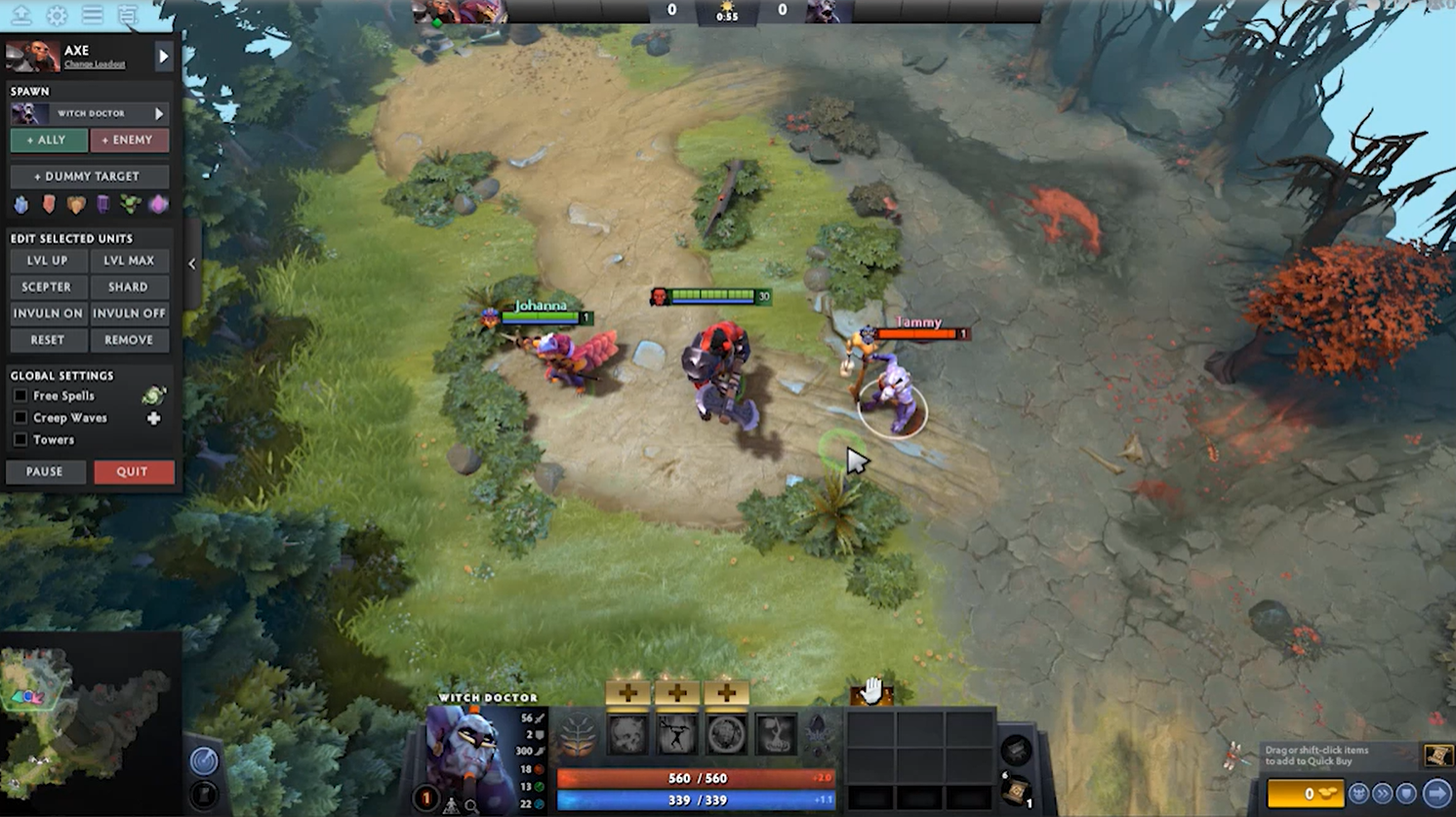Grant Shard to the selected unit
Viewport: 1456px width, 817px height.
[129, 287]
